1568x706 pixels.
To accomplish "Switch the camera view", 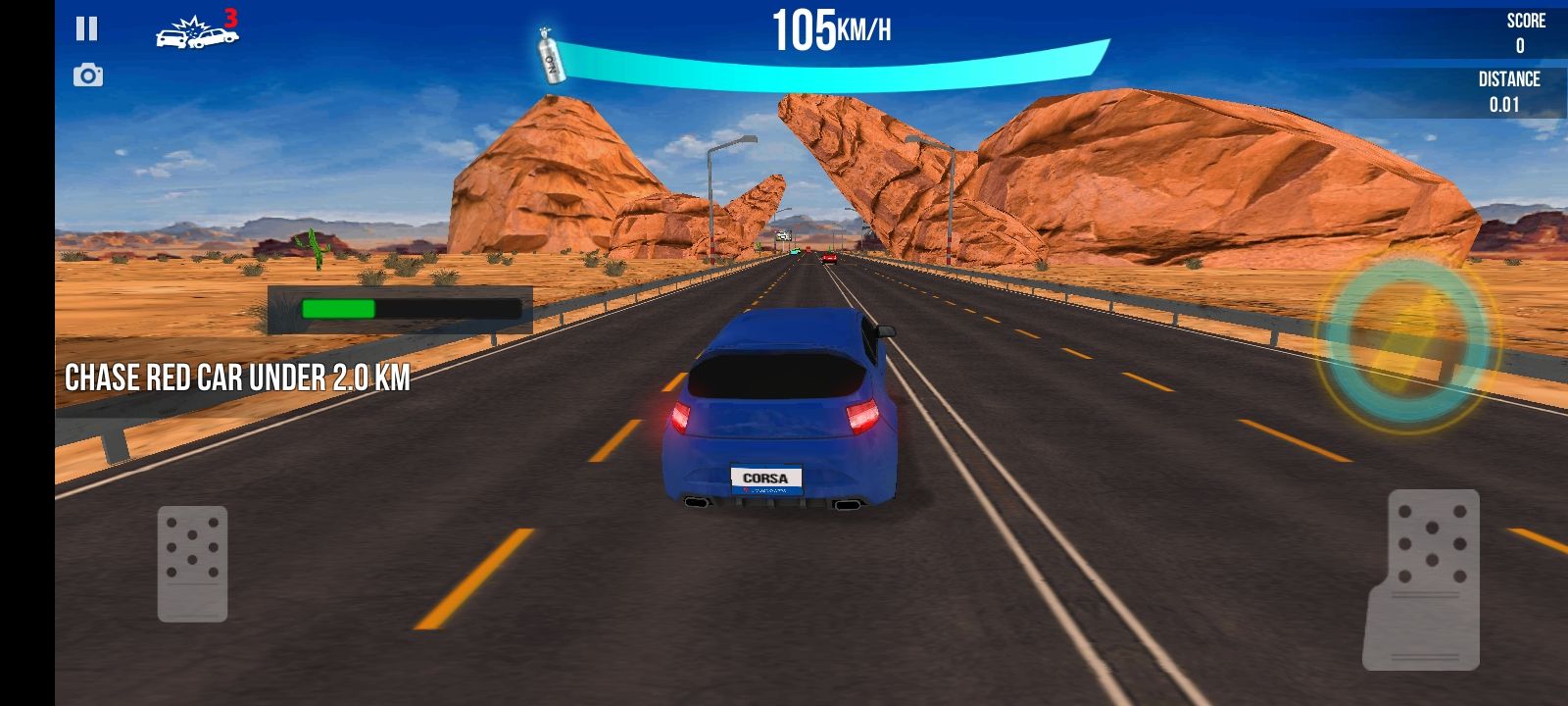I will click(88, 76).
